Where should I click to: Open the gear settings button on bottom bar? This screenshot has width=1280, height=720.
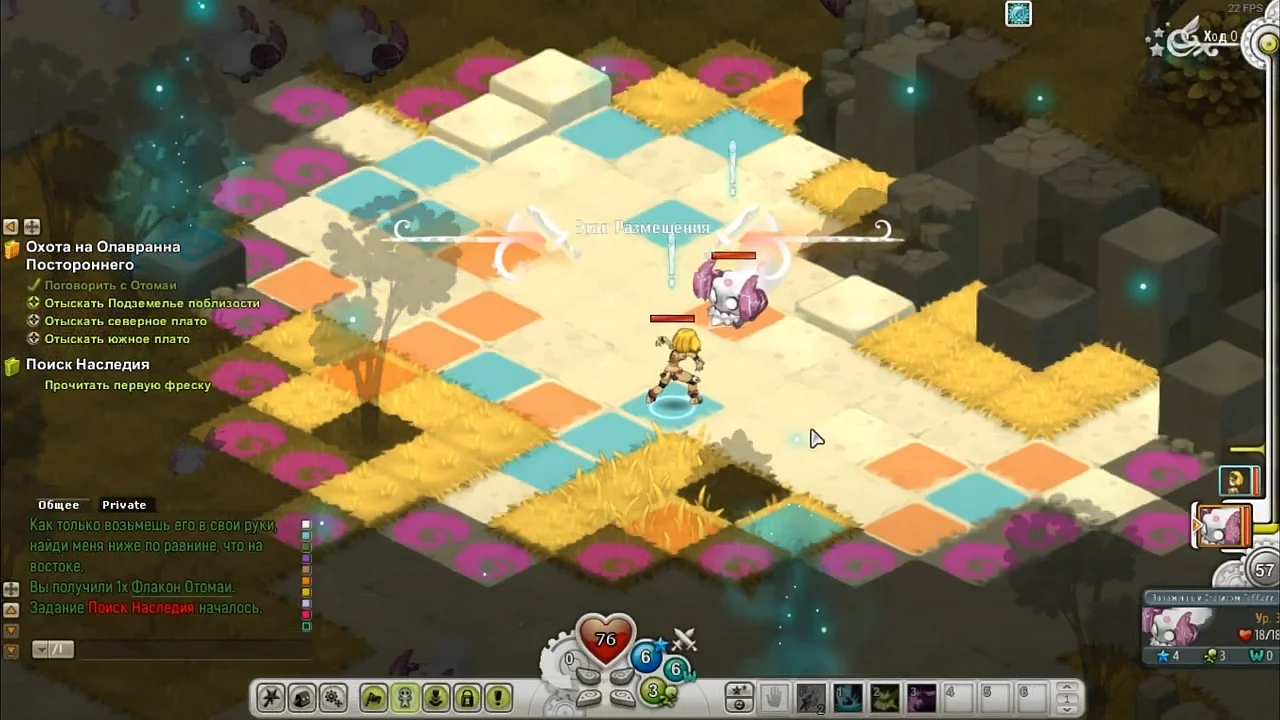(332, 697)
